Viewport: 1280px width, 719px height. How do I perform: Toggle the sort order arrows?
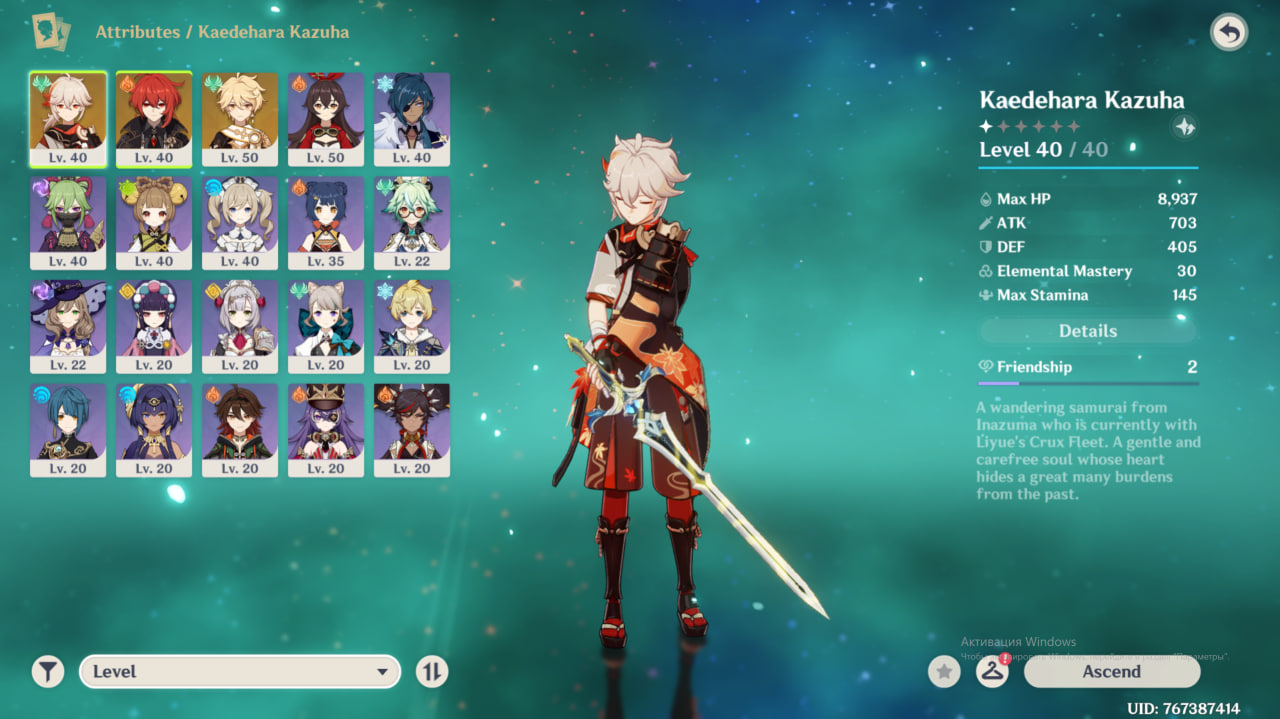(431, 672)
